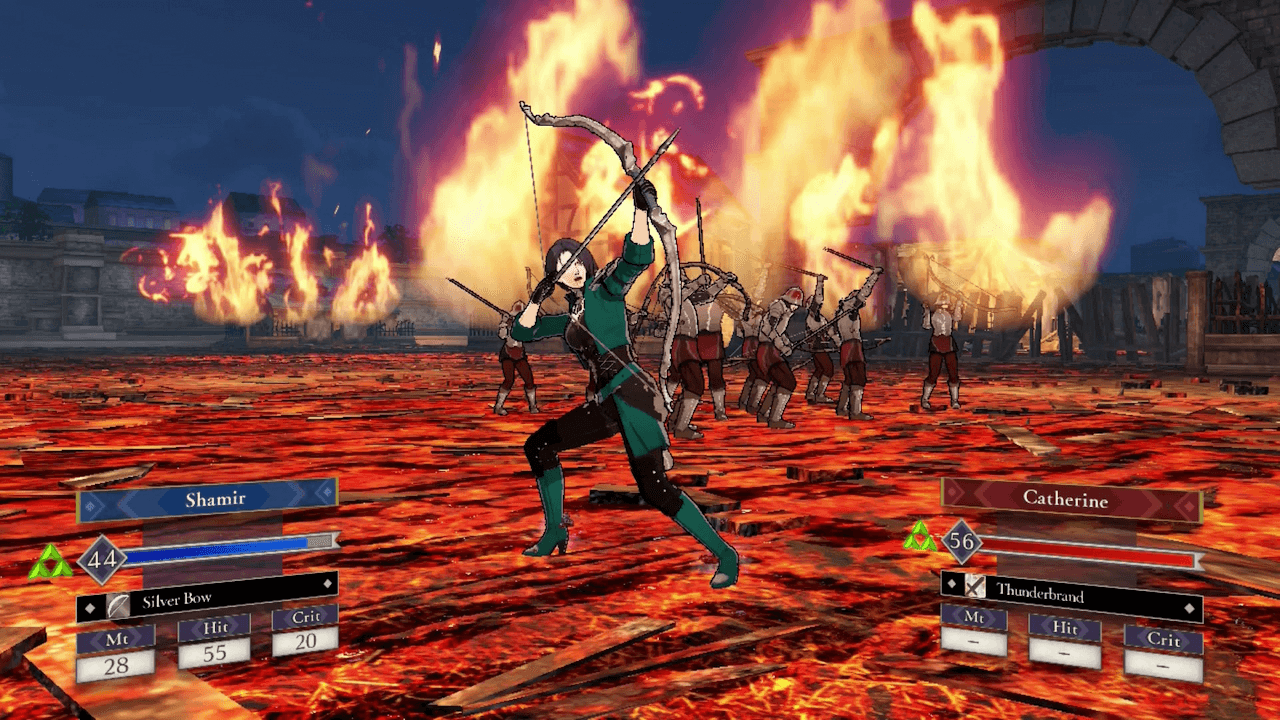The height and width of the screenshot is (720, 1280).
Task: Select the crest icon beside Catherine's HP
Action: (919, 537)
